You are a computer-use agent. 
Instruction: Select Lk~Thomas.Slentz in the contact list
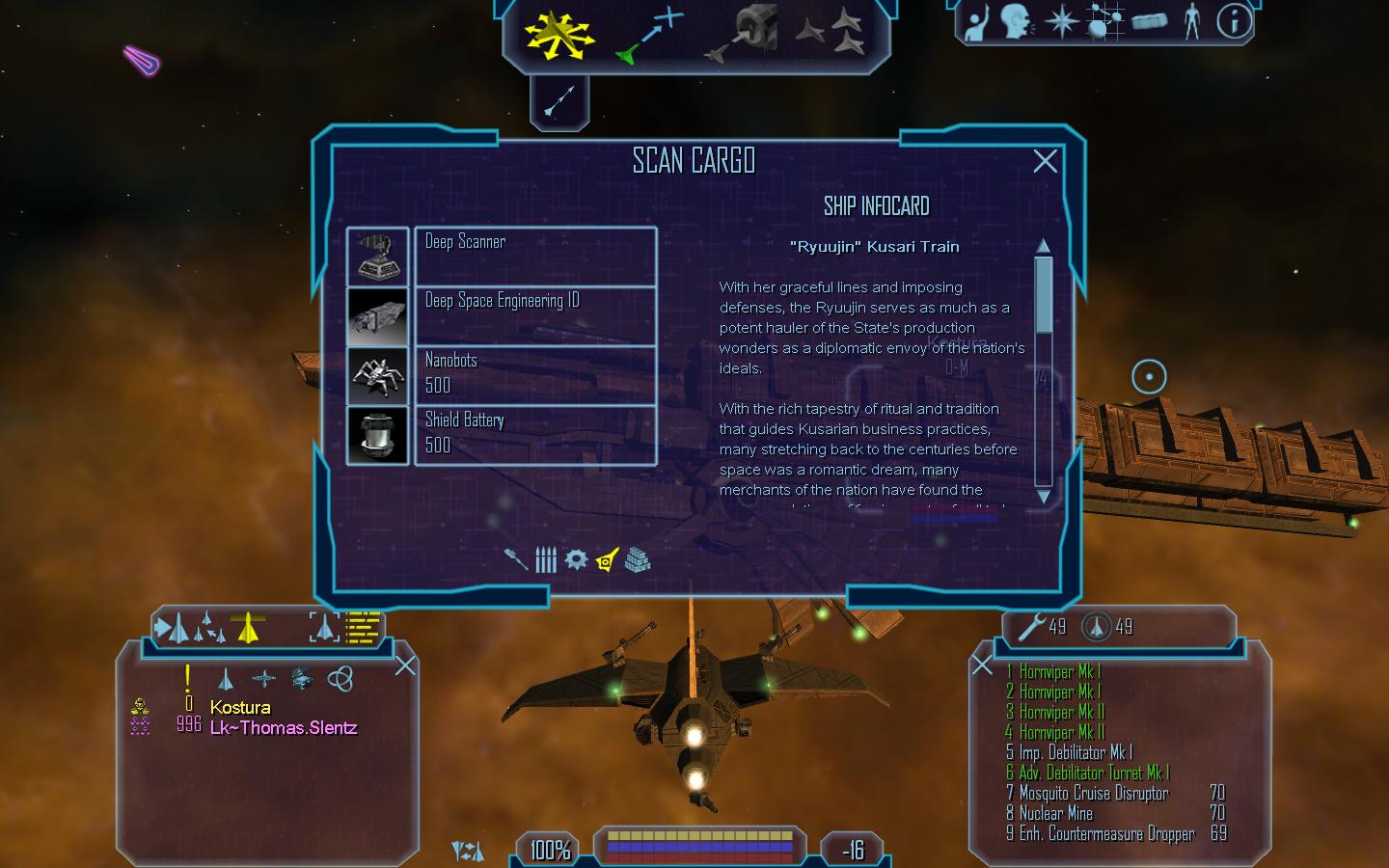[x=284, y=728]
